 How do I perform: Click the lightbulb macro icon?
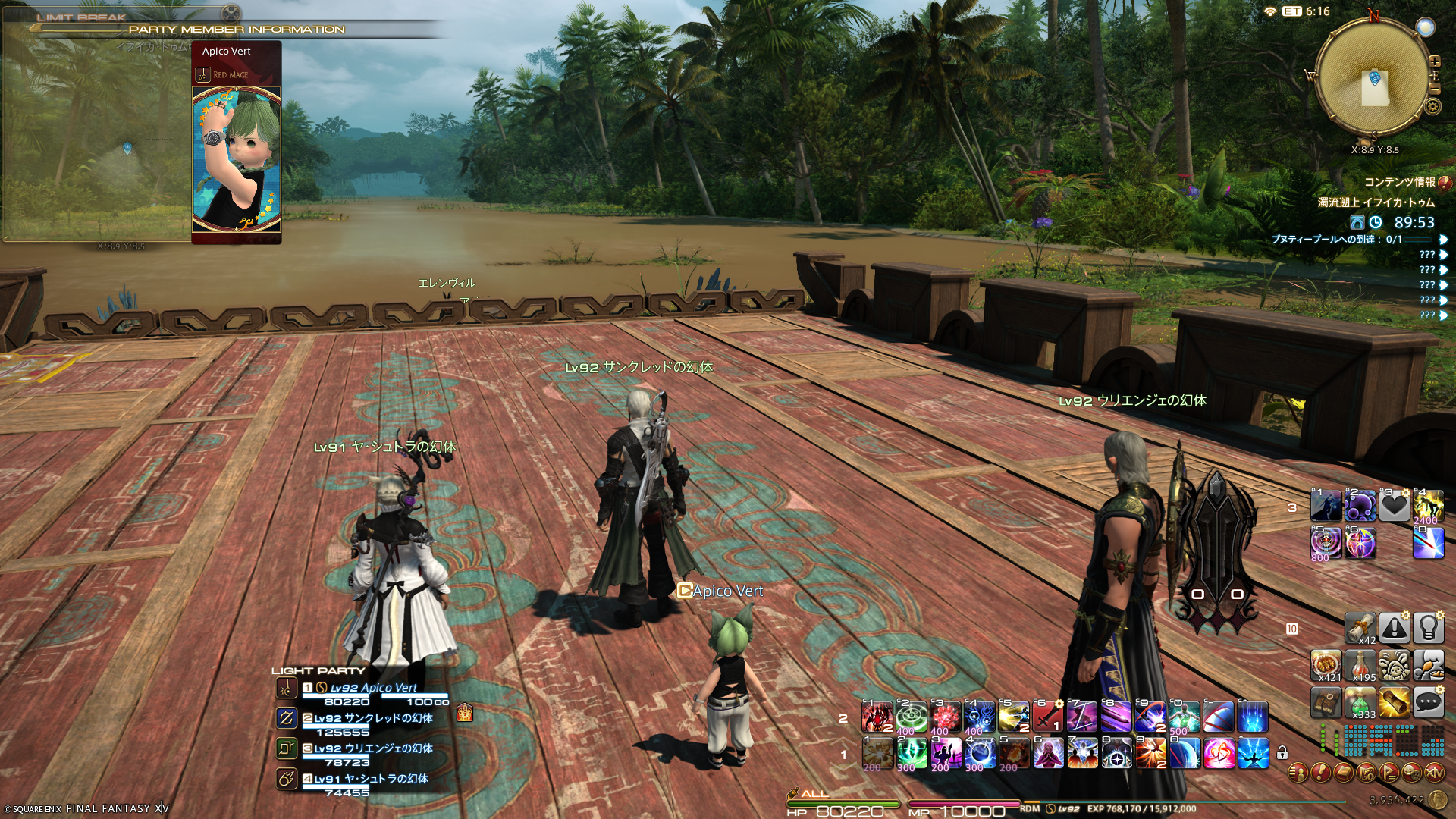pos(1428,628)
